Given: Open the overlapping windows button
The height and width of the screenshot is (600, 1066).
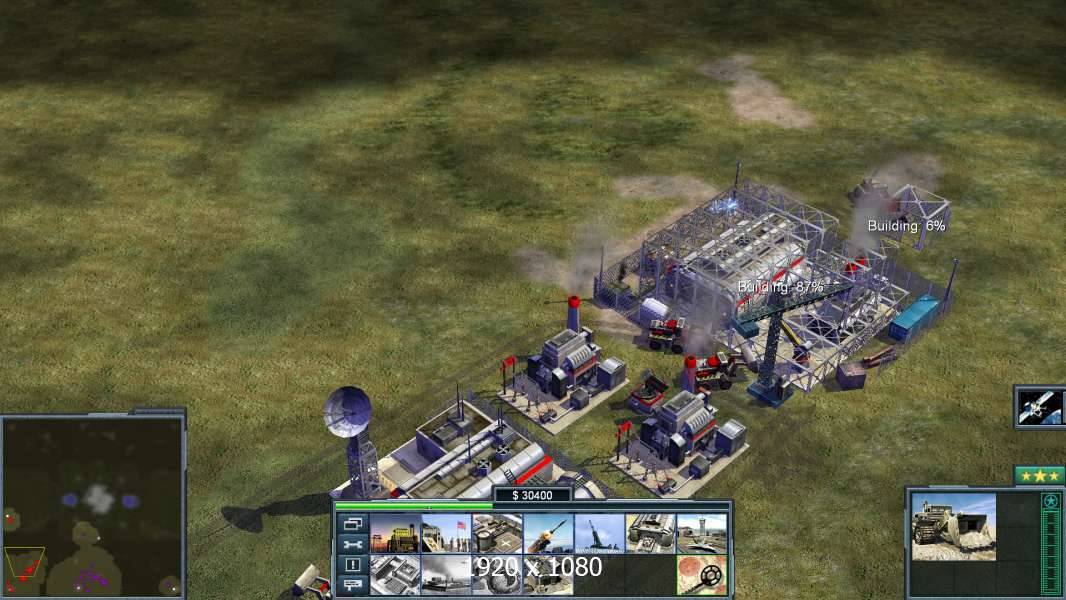Looking at the screenshot, I should click(352, 525).
